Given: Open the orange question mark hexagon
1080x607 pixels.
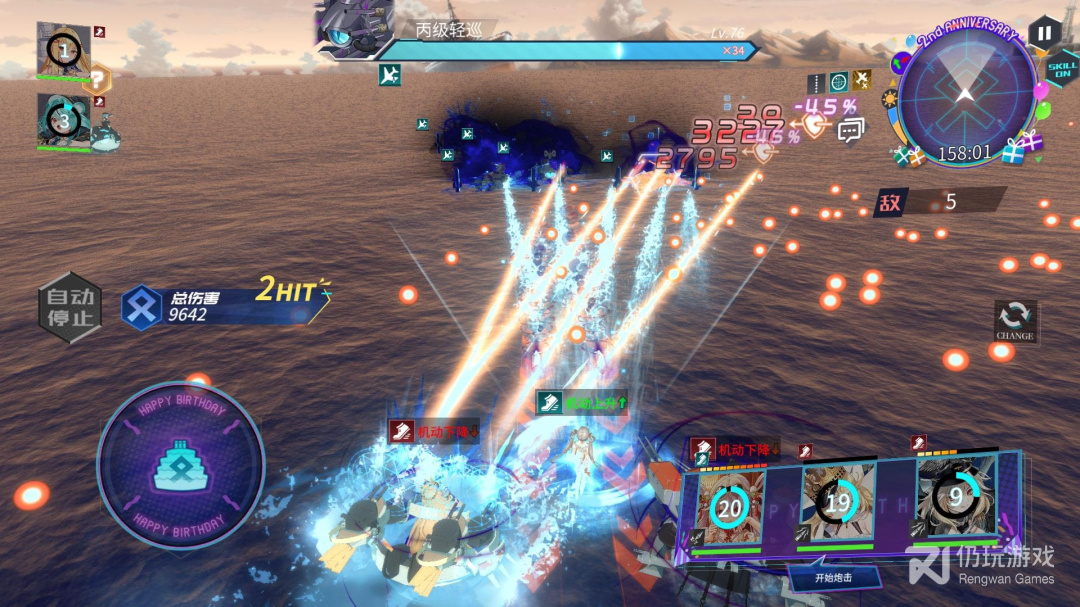Looking at the screenshot, I should tap(97, 79).
